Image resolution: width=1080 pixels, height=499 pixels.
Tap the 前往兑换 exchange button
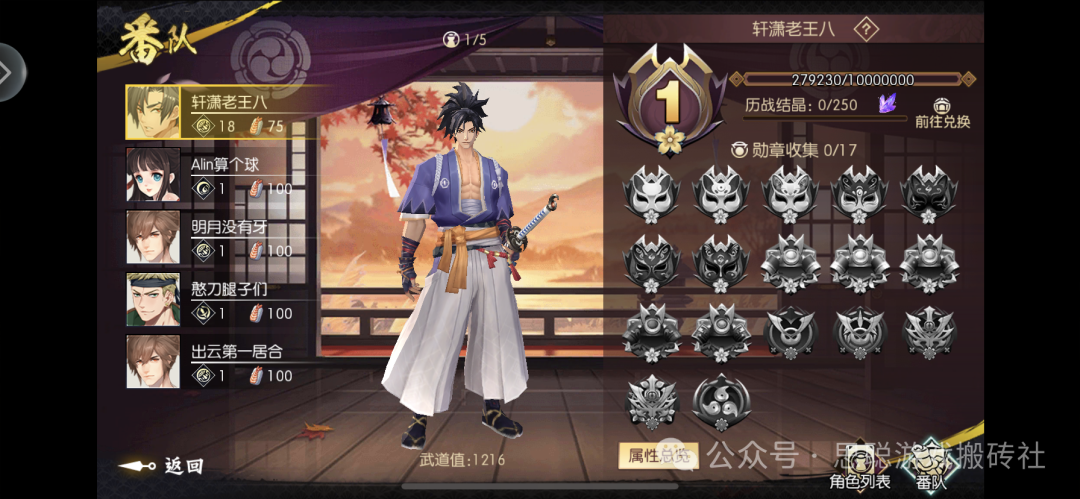coord(942,113)
